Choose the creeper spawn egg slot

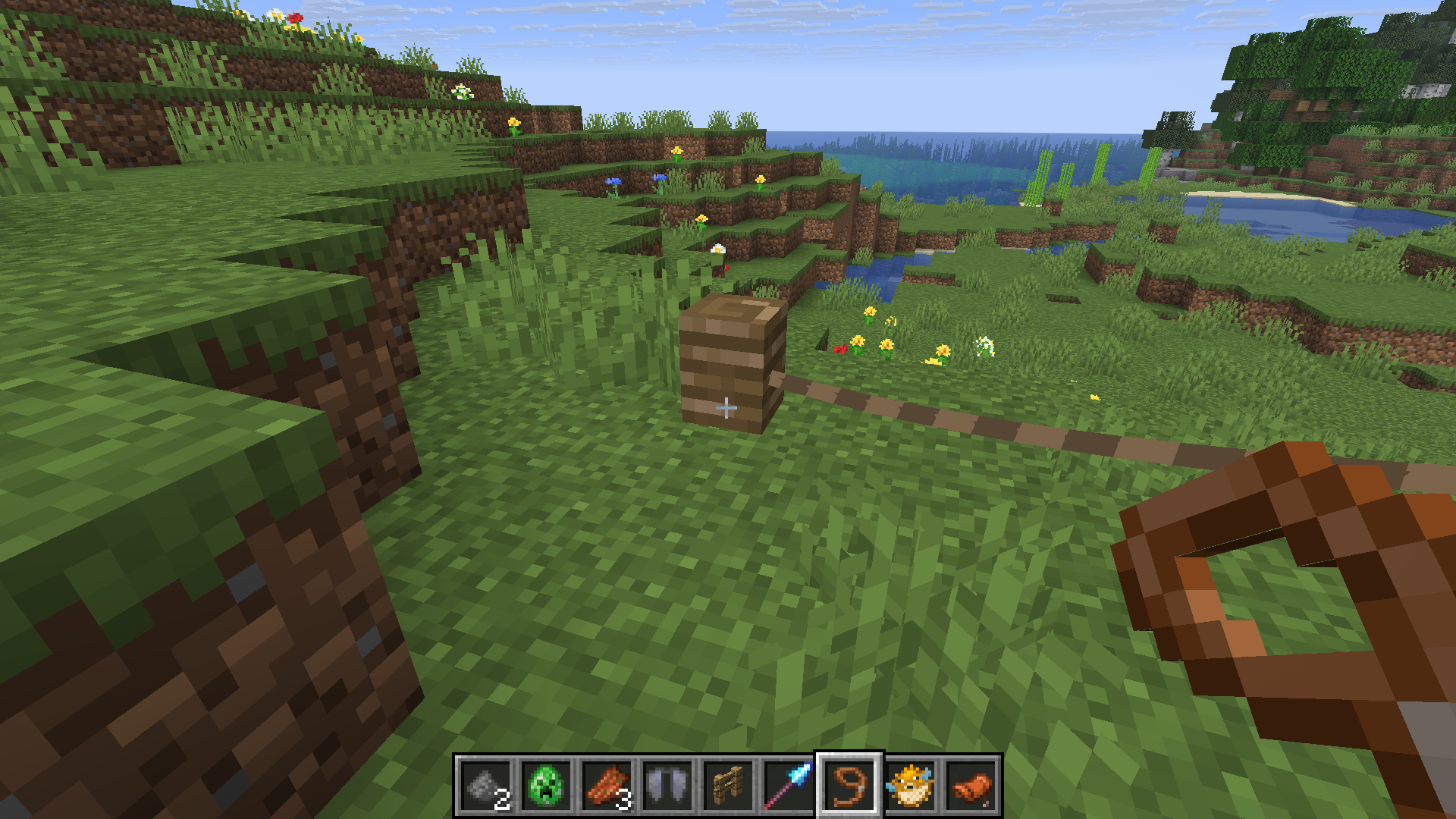pos(546,786)
